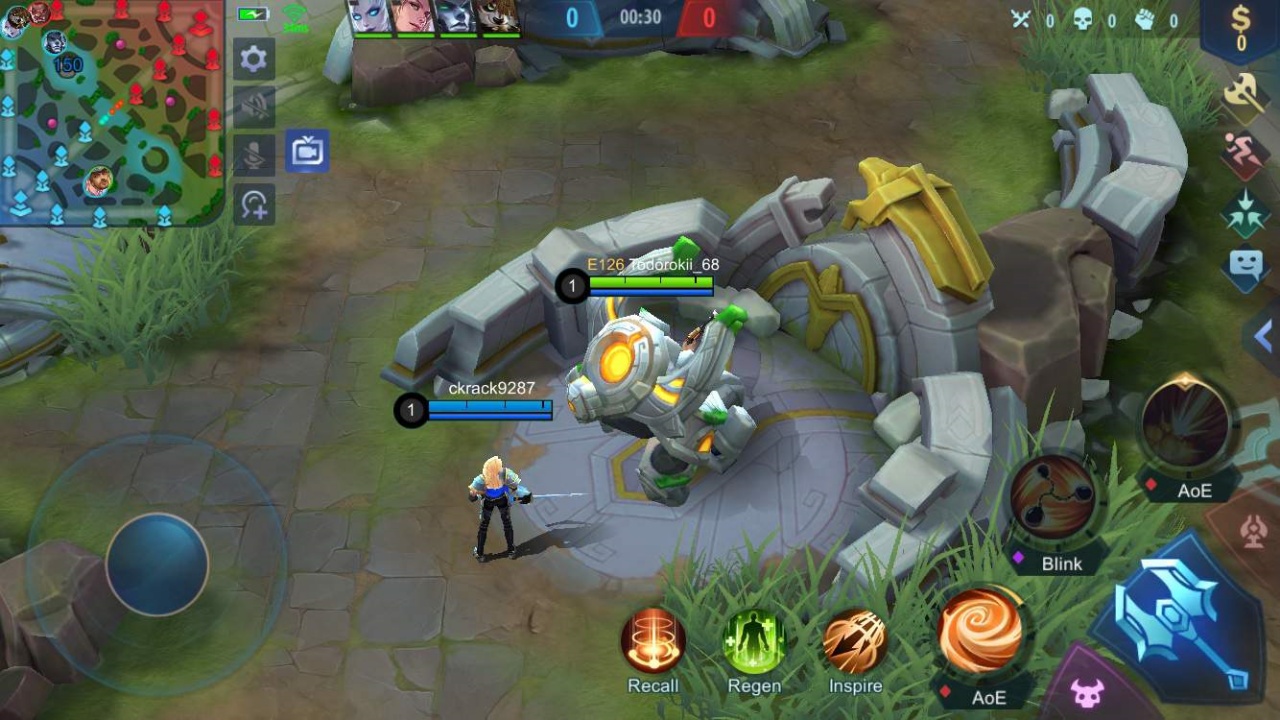1280x720 pixels.
Task: Expand the side panel arrow
Action: (x=1262, y=337)
